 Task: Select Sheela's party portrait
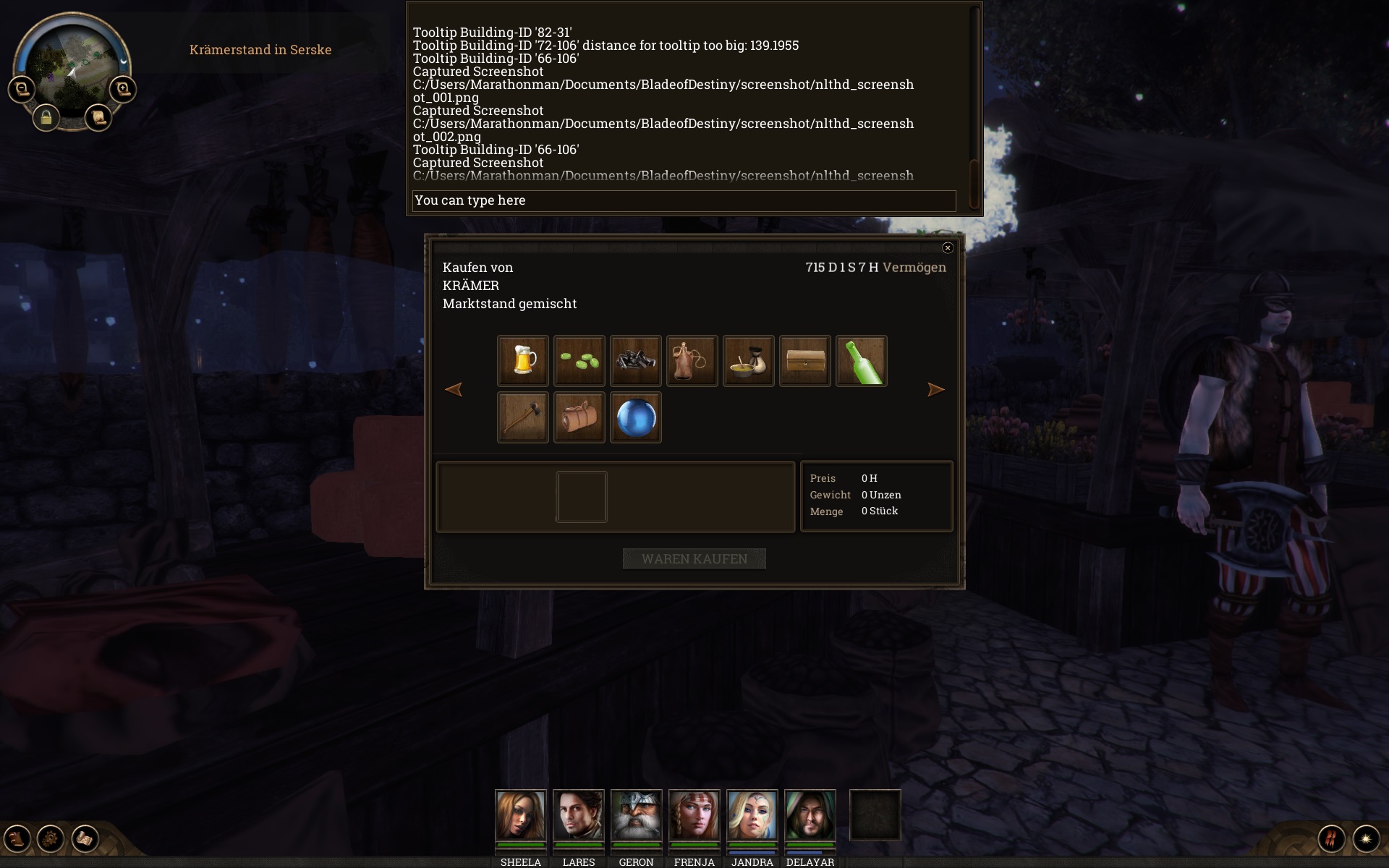pyautogui.click(x=521, y=815)
